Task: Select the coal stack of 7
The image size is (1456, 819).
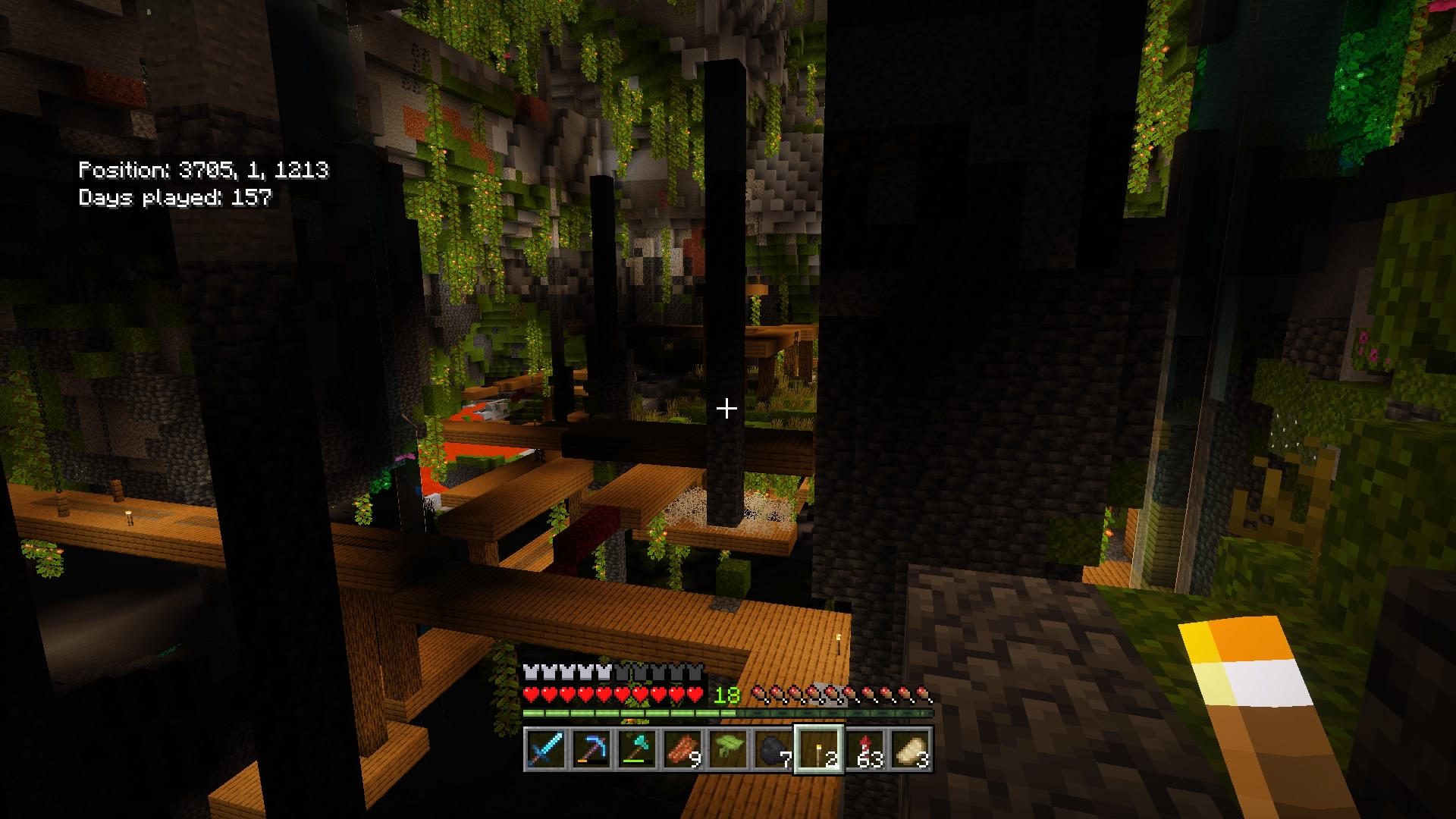Action: [x=773, y=749]
